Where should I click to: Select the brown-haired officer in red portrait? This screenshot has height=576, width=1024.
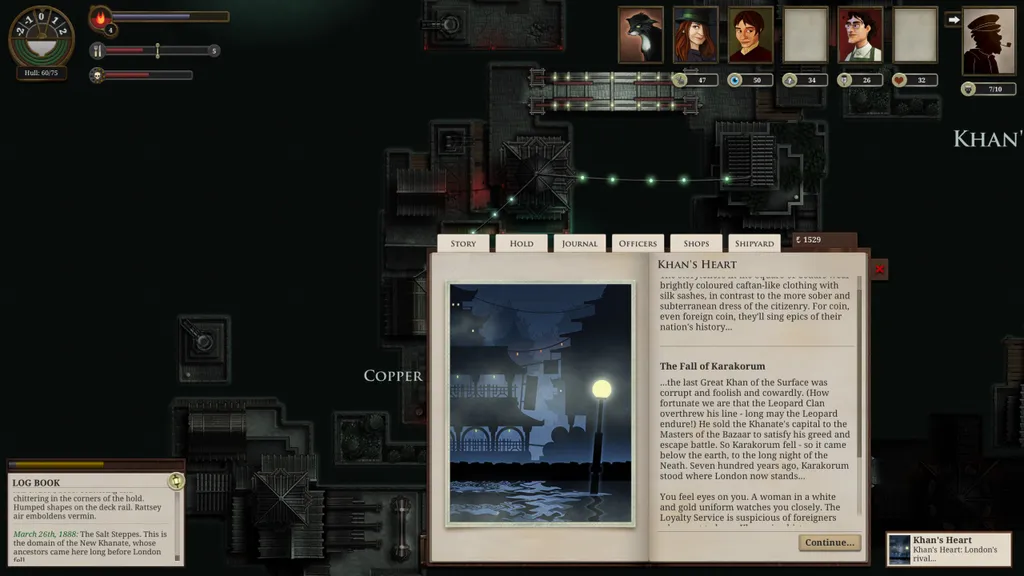click(x=750, y=35)
